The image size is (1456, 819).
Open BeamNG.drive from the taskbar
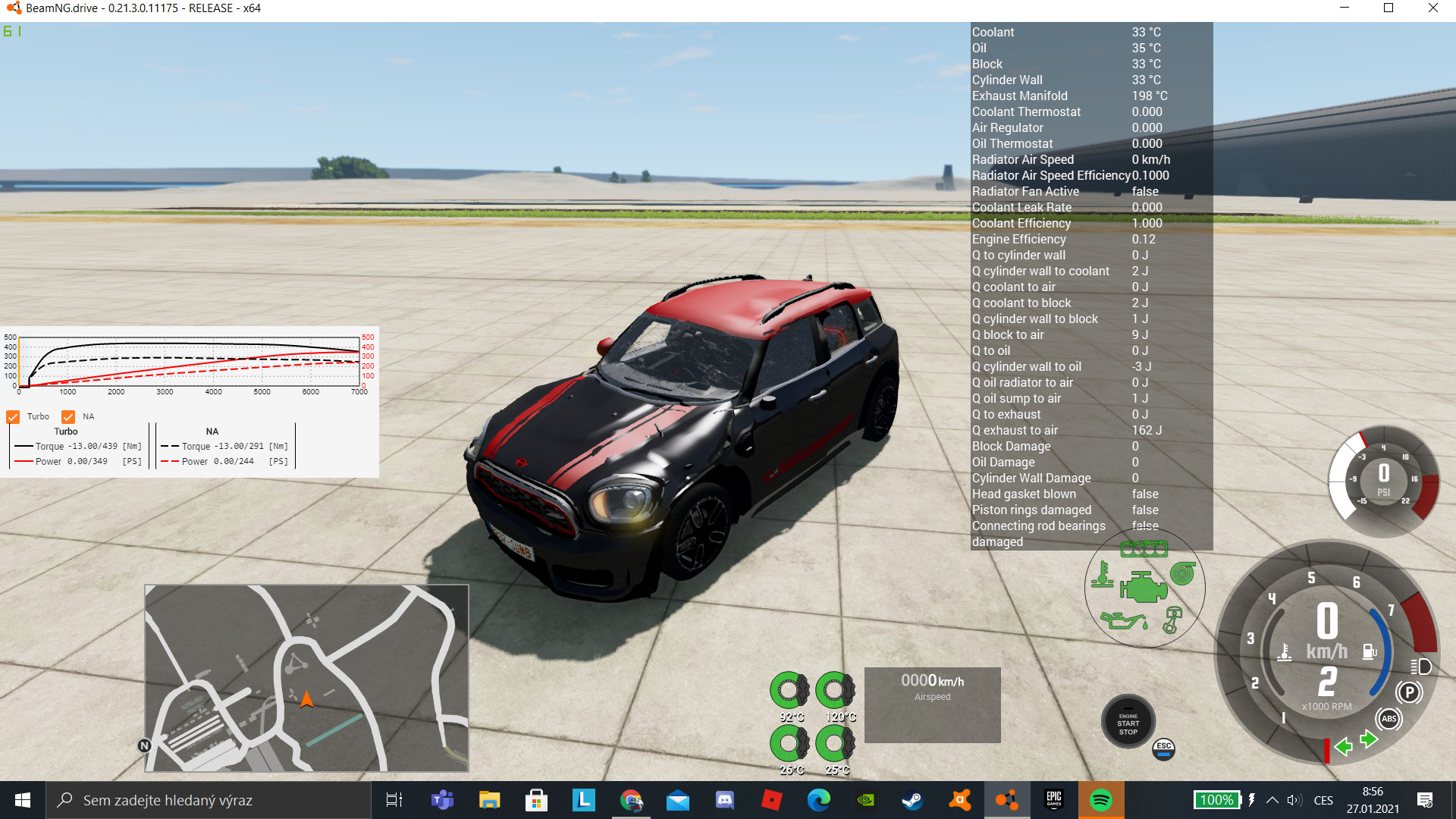point(1008,799)
